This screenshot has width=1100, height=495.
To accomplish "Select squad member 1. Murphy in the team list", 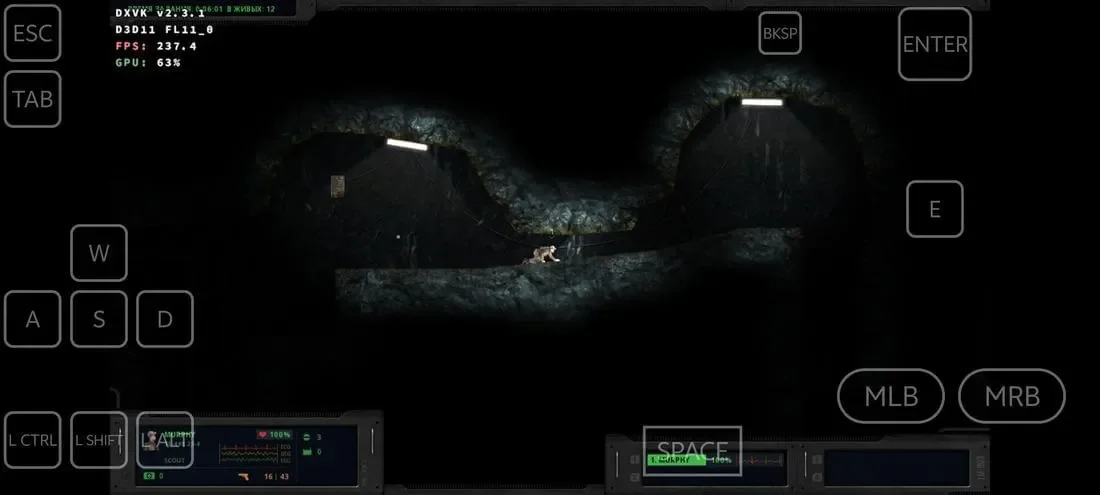I will click(676, 460).
